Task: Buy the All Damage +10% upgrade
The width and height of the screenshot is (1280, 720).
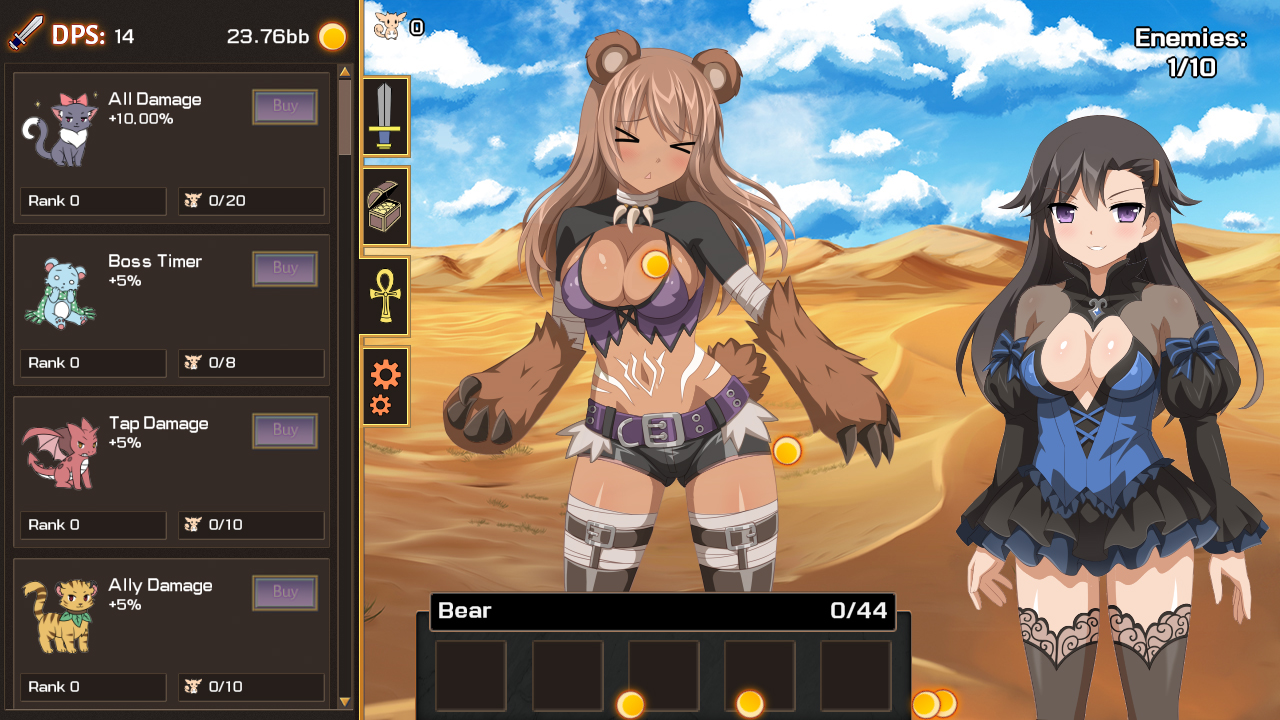Action: (x=285, y=106)
